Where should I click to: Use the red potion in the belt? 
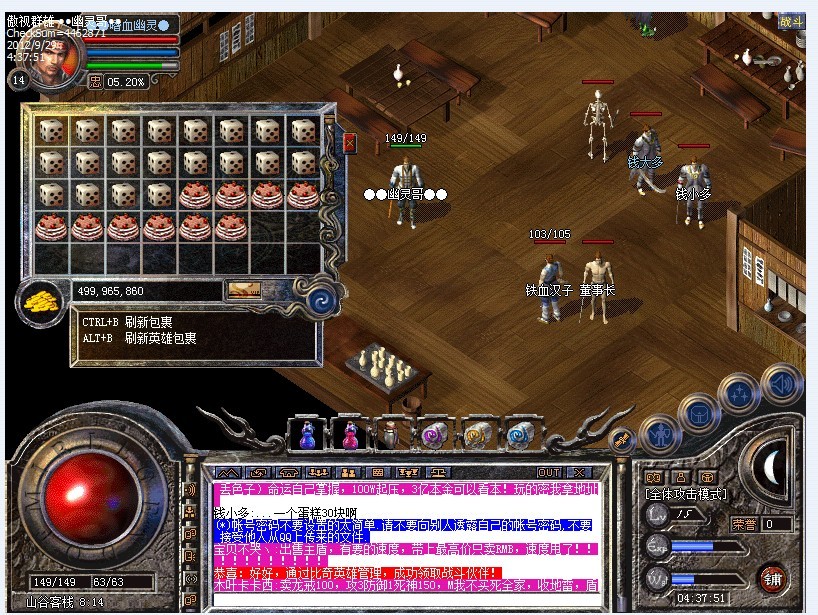click(x=350, y=435)
